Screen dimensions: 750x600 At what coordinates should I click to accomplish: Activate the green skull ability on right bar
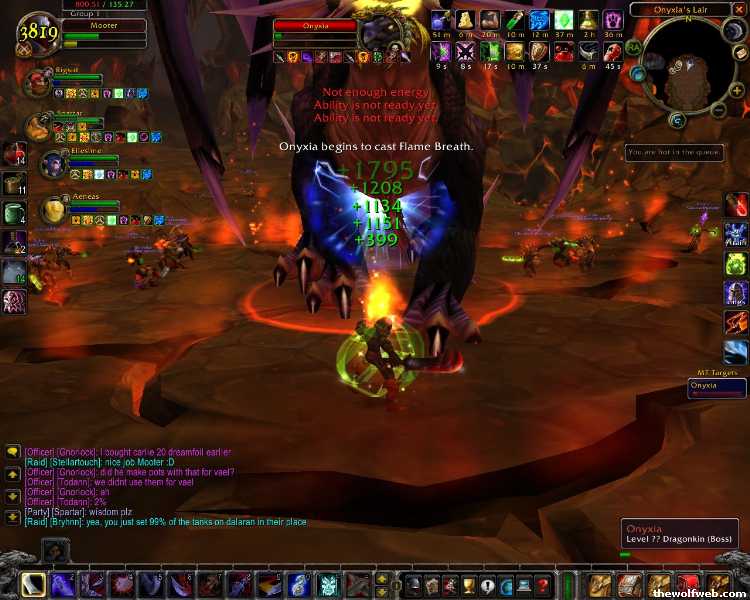736,263
